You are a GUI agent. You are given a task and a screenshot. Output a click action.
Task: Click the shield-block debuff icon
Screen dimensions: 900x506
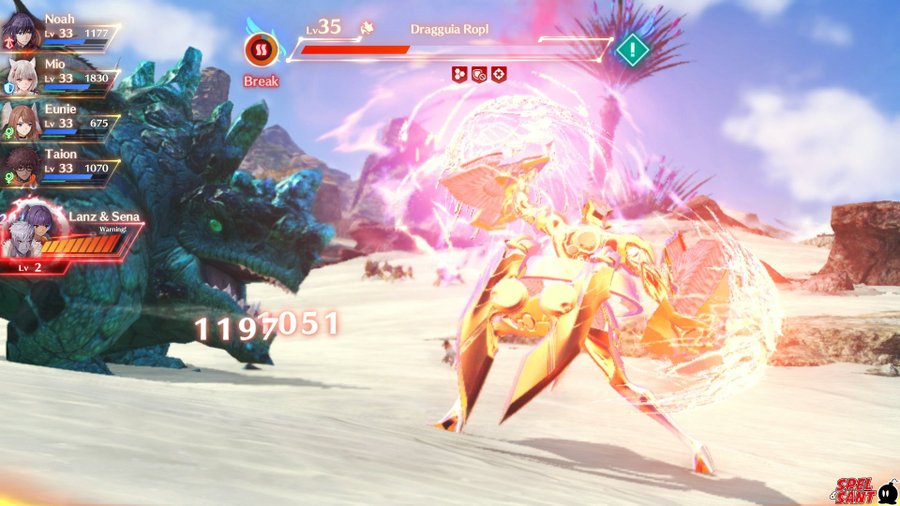(480, 74)
